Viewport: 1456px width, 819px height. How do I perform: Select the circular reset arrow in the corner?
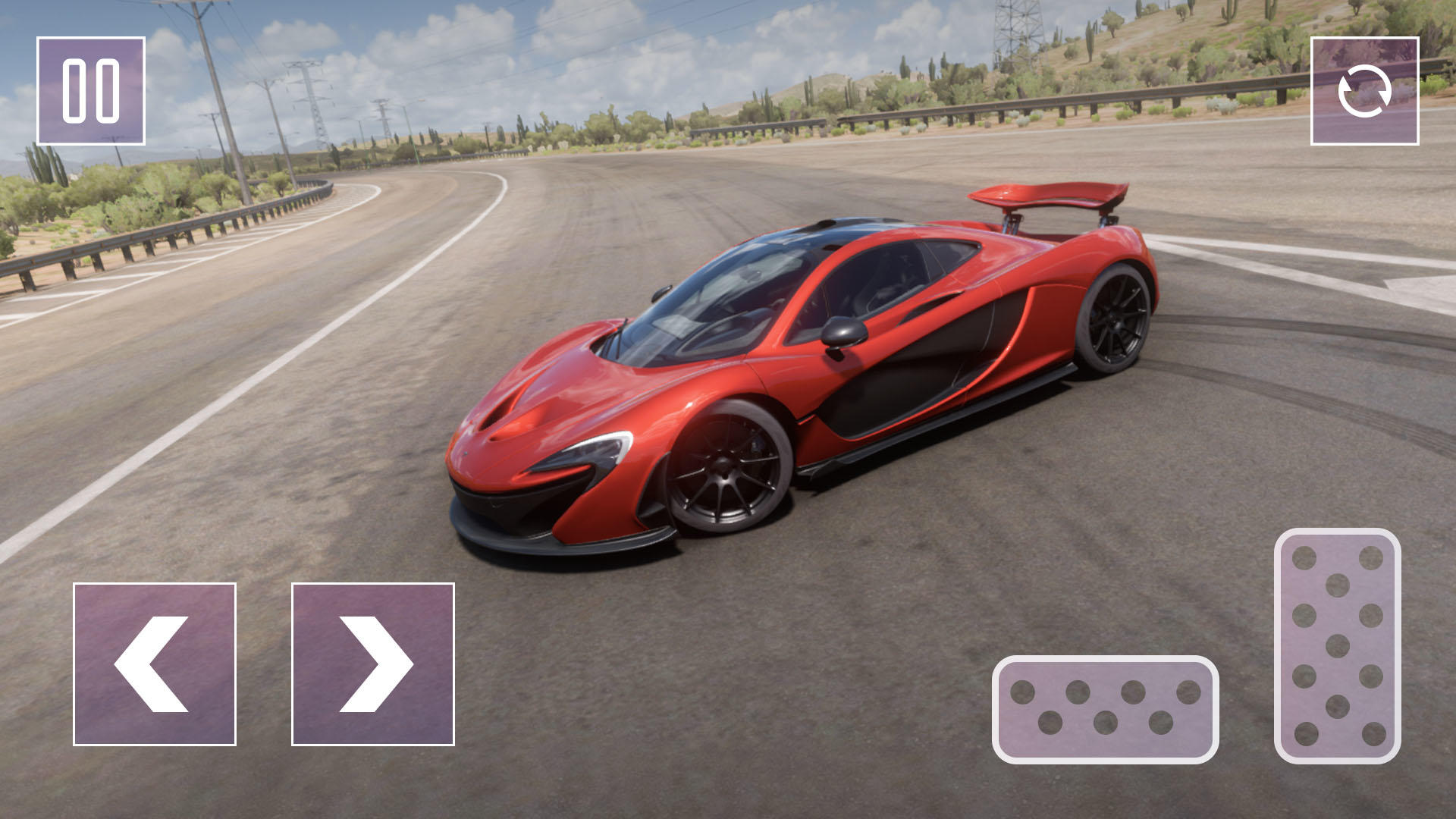click(x=1365, y=89)
